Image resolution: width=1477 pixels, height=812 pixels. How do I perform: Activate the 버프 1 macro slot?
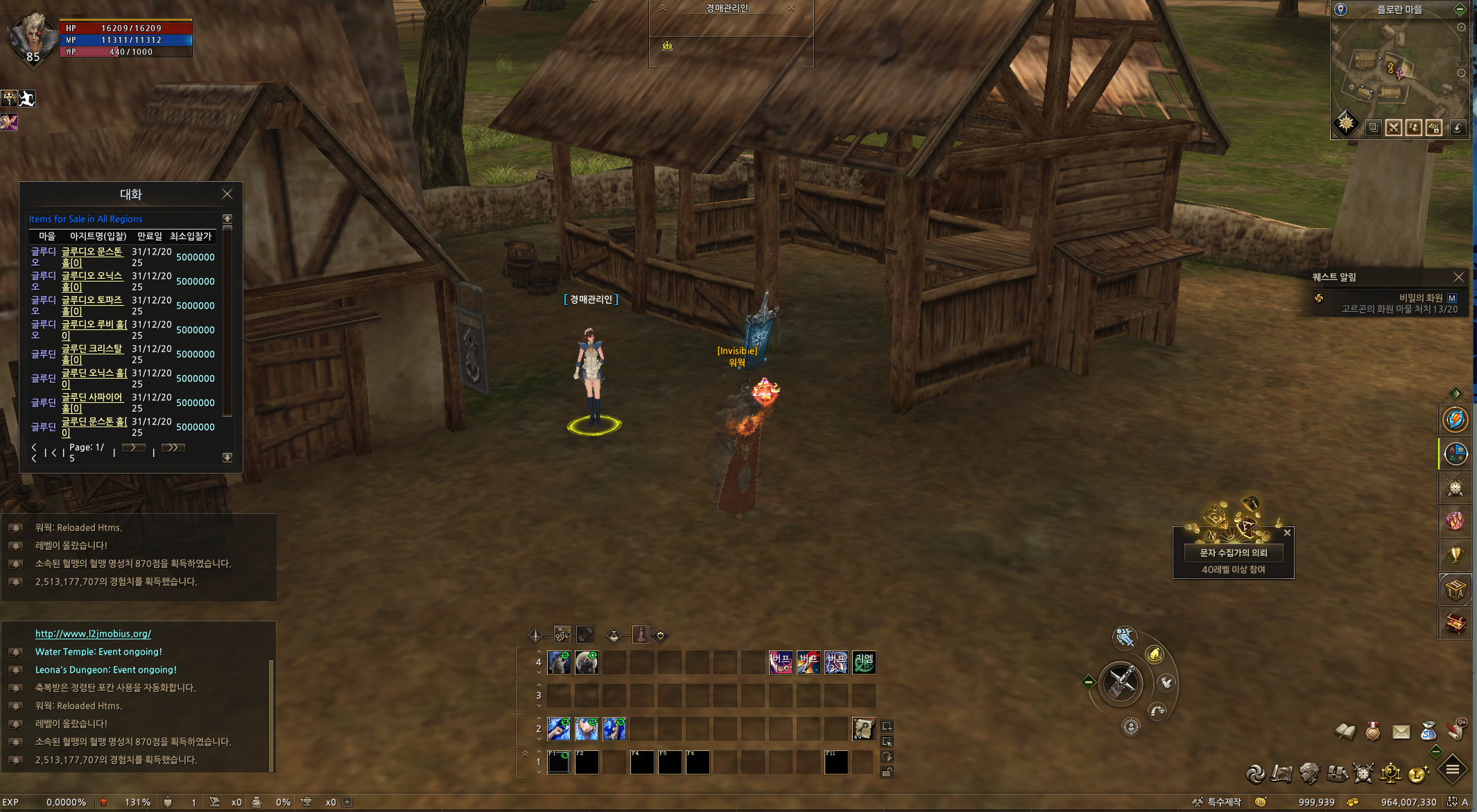[x=781, y=663]
